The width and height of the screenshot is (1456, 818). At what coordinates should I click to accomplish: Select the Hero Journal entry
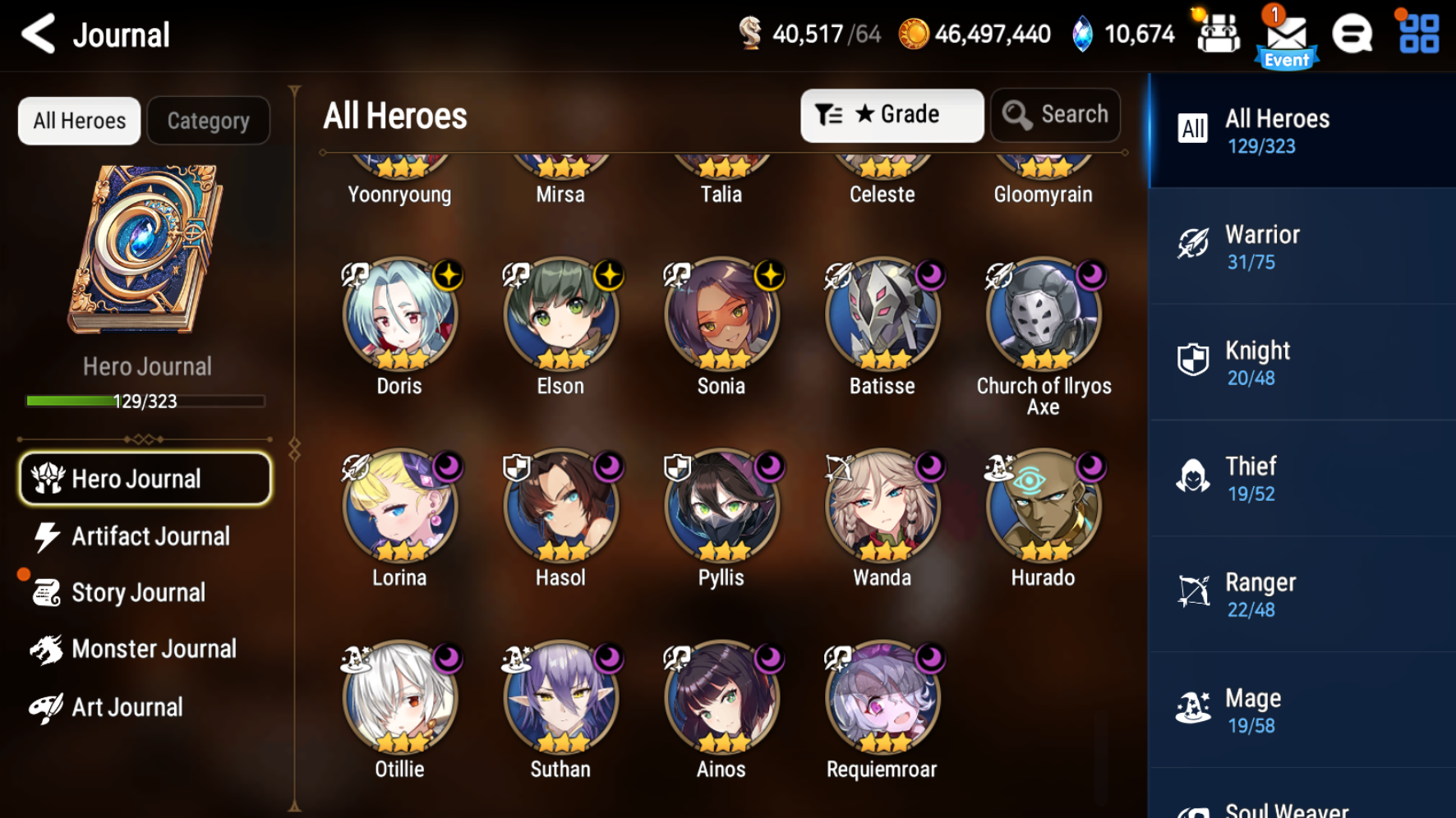click(145, 479)
